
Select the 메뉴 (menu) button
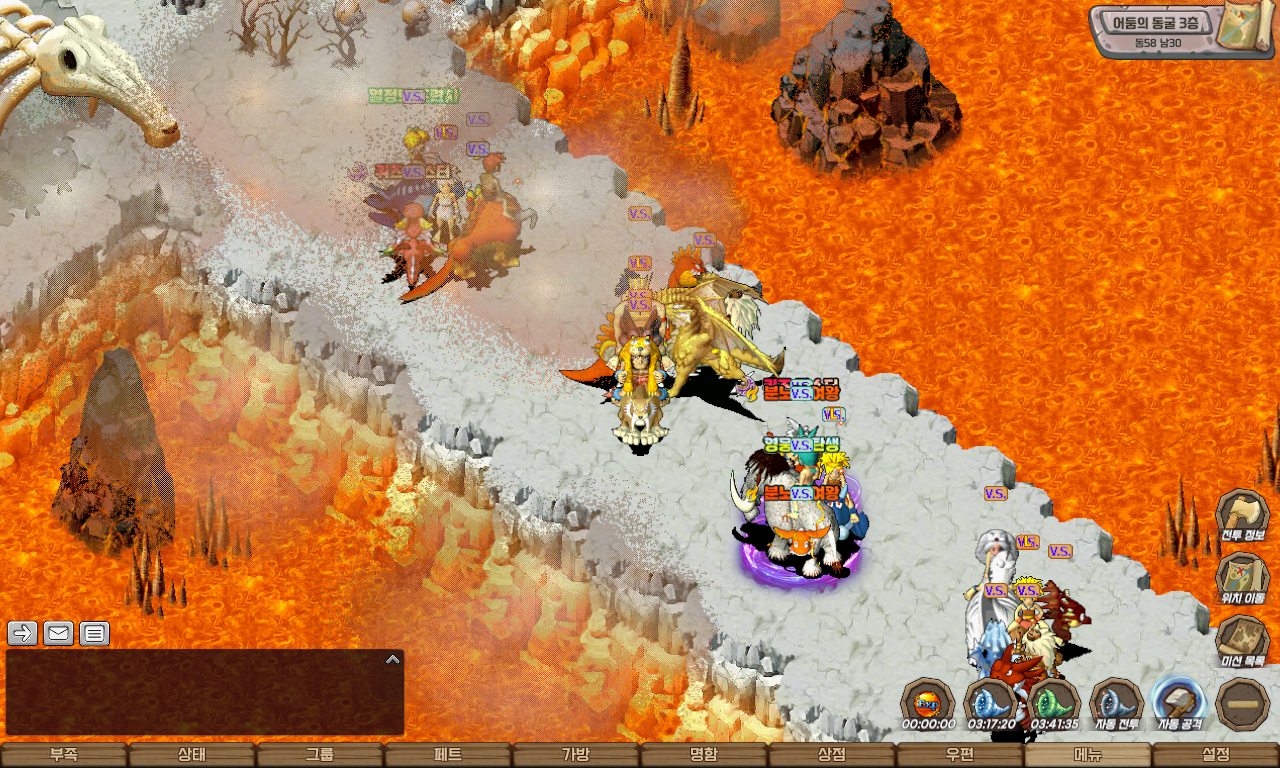pos(1088,755)
